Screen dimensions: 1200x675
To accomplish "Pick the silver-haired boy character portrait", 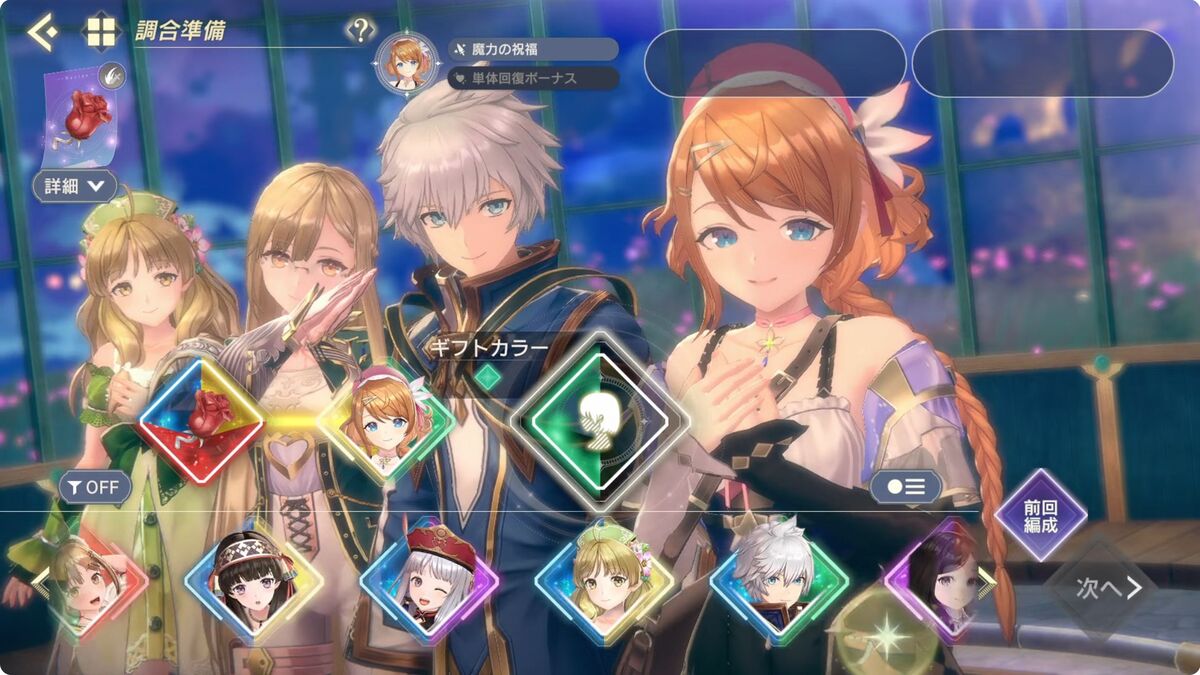I will (778, 585).
